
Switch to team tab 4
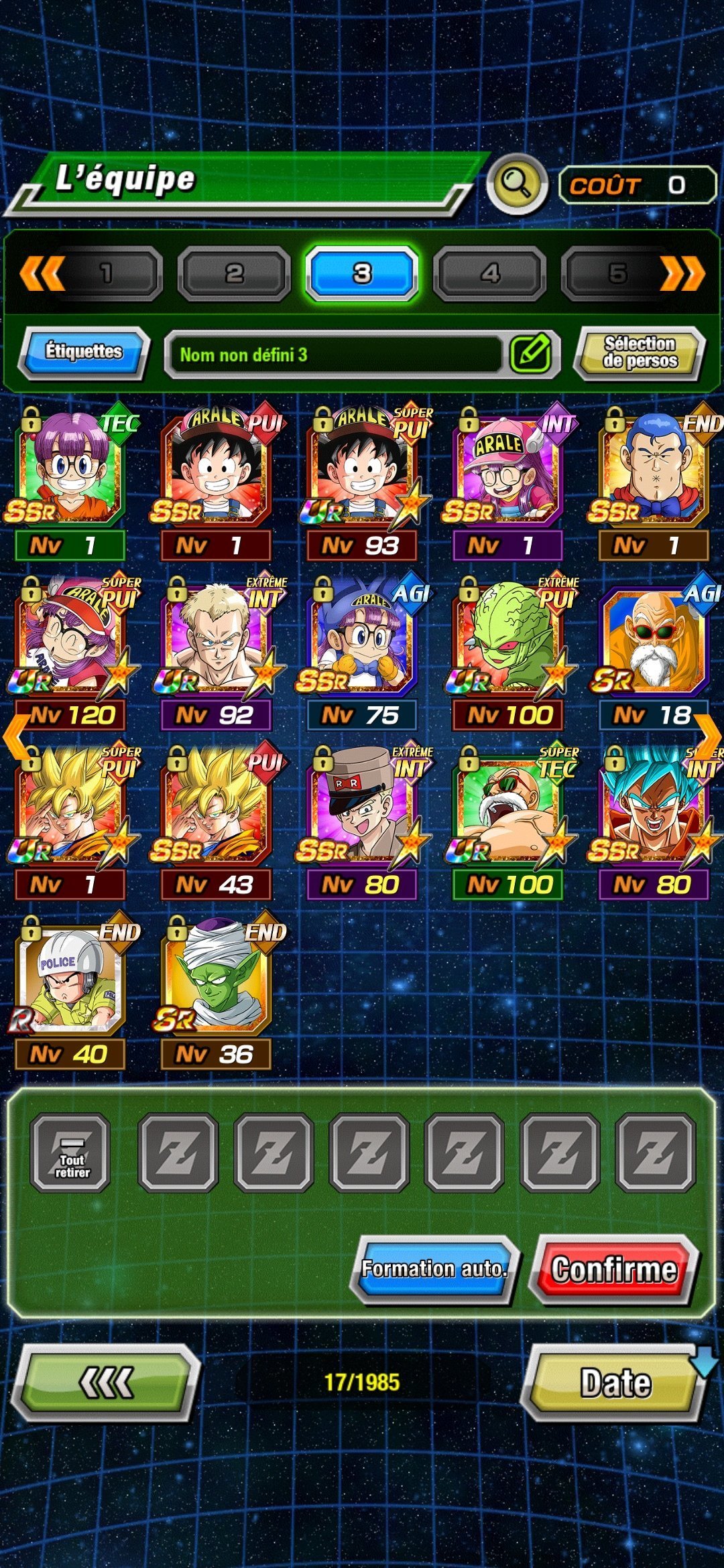coord(490,273)
